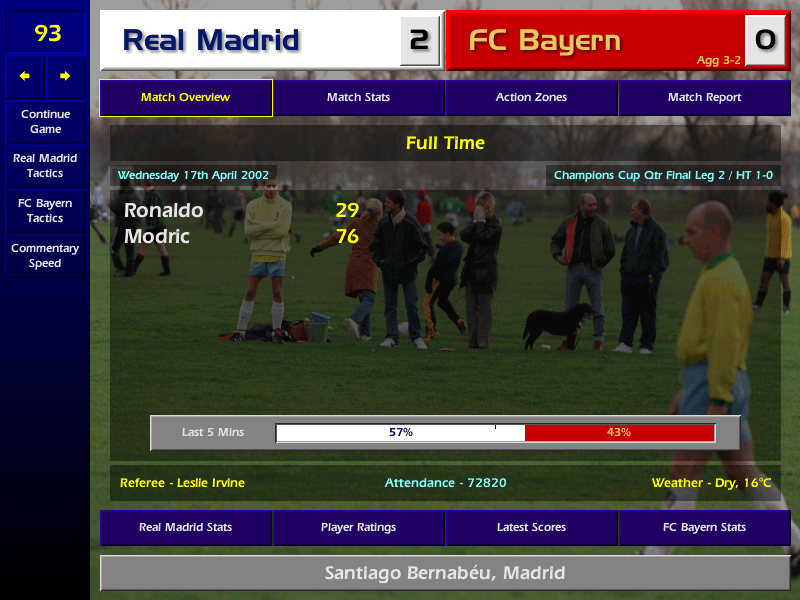The width and height of the screenshot is (800, 600).
Task: Select the FC Bayern team name
Action: 545,41
